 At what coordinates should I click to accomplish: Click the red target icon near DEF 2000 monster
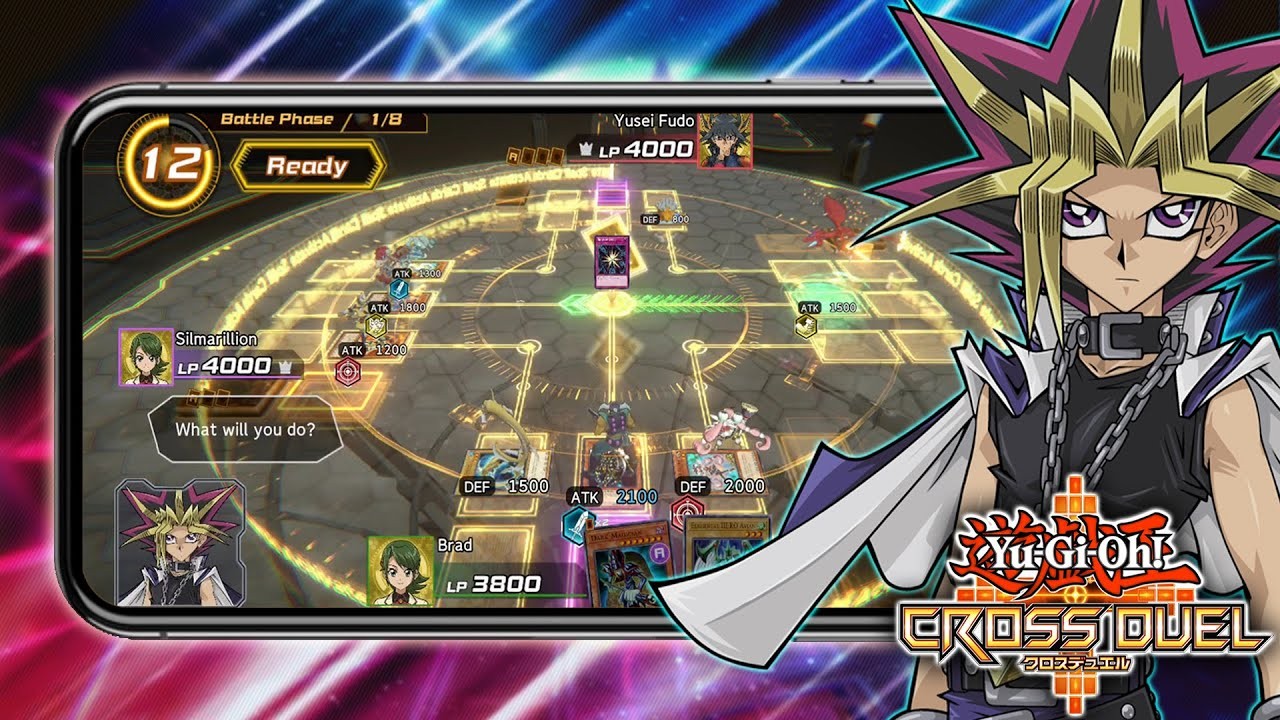687,511
